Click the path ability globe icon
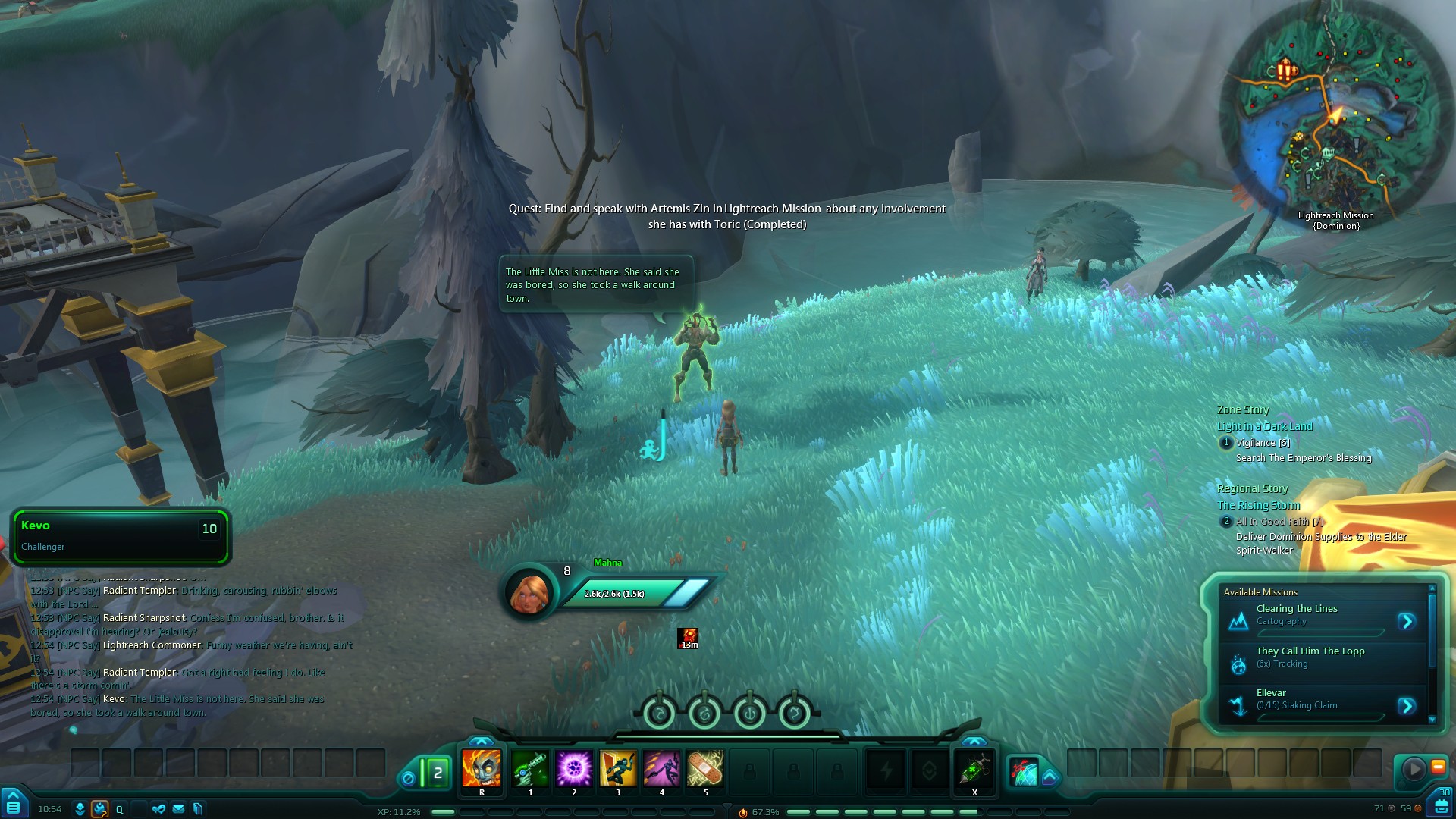The image size is (1456, 819). tap(1024, 772)
